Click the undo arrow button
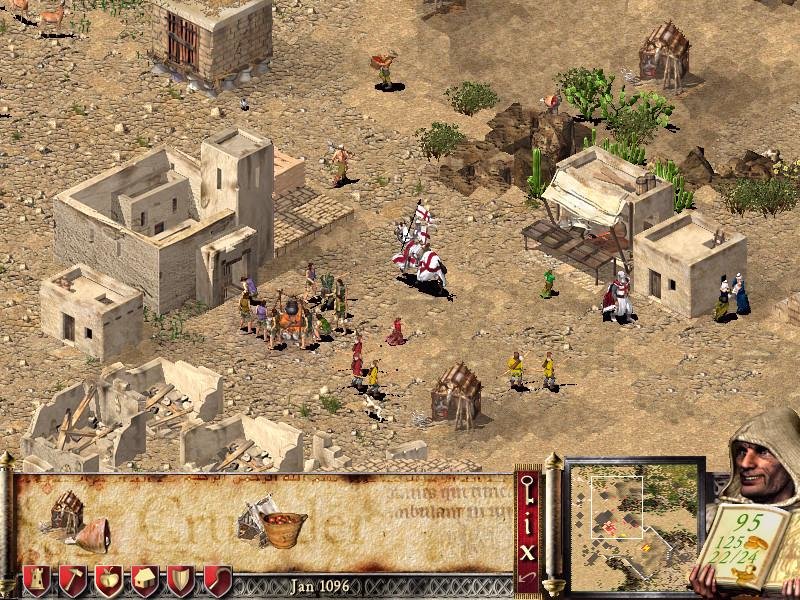 [528, 578]
